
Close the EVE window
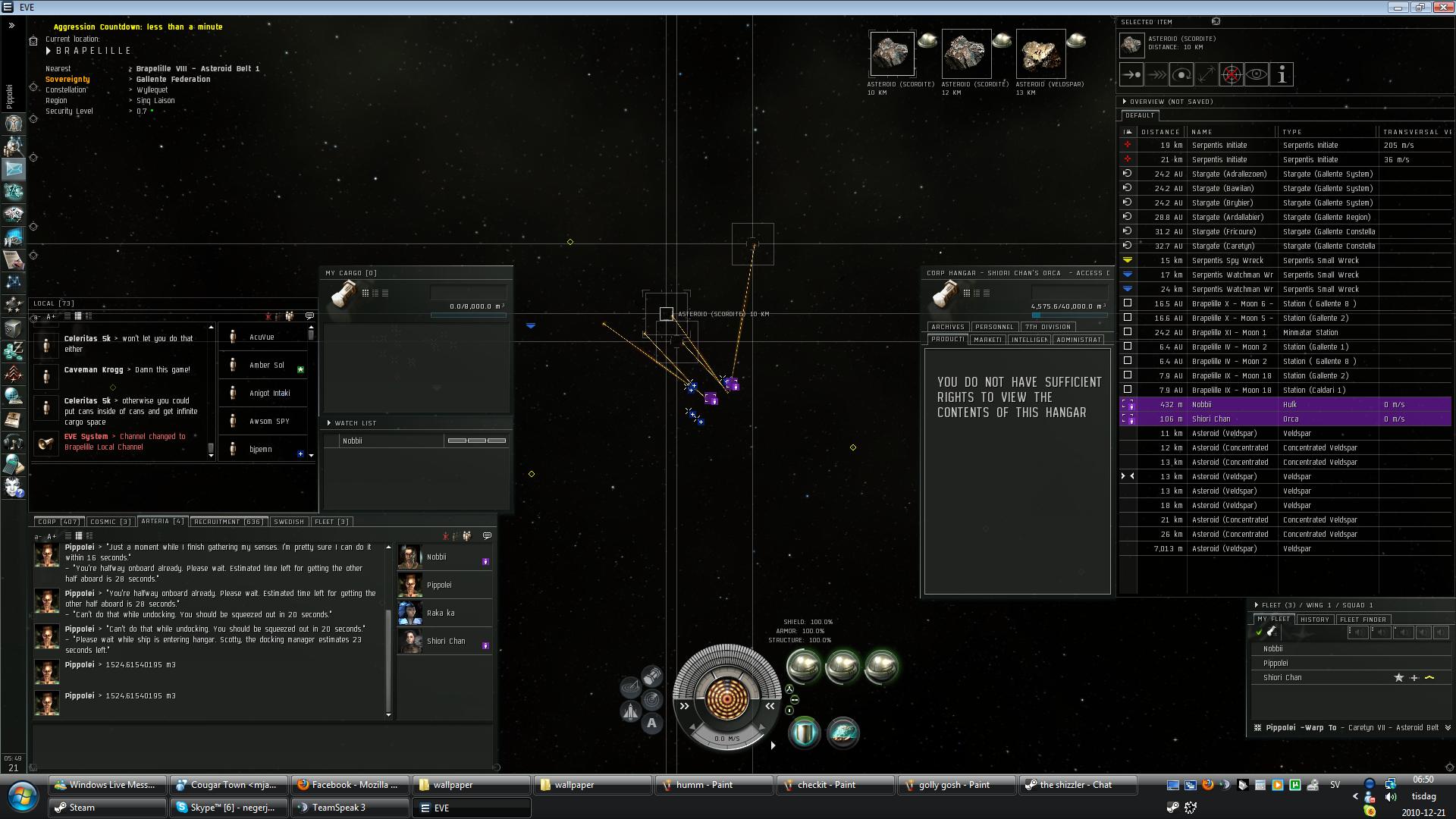tap(1442, 8)
